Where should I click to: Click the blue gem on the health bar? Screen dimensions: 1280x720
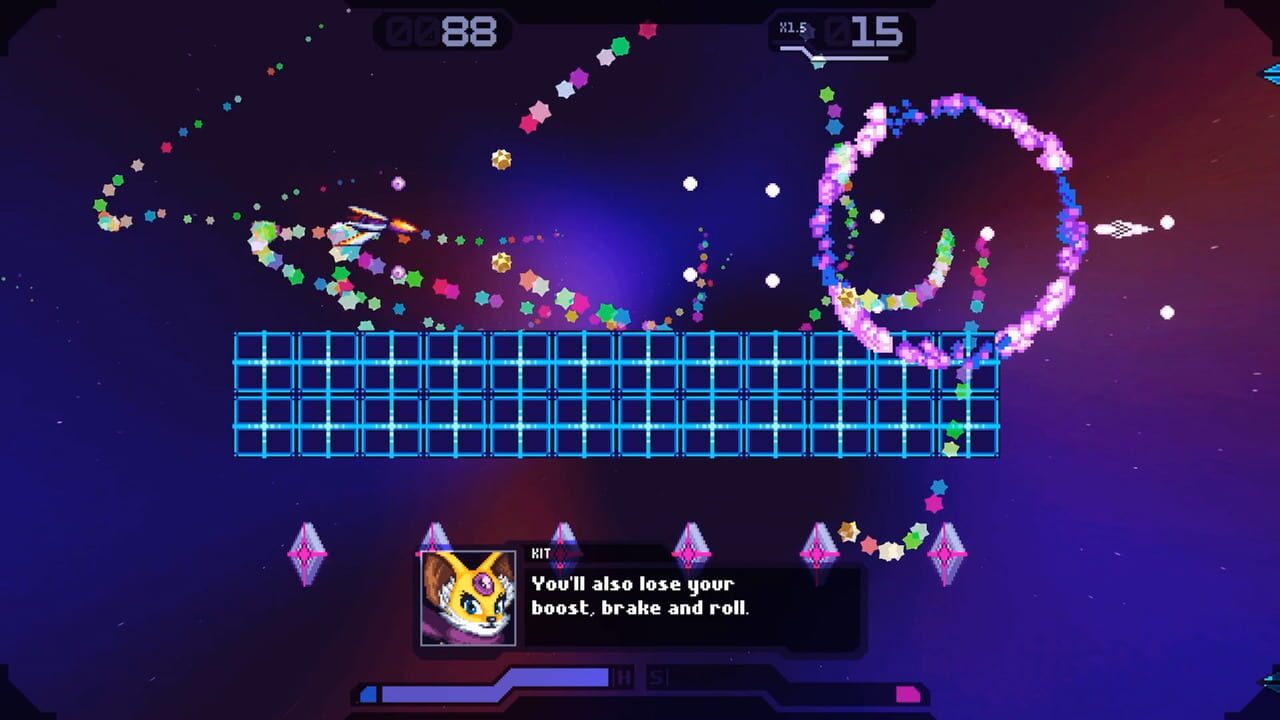click(x=366, y=692)
